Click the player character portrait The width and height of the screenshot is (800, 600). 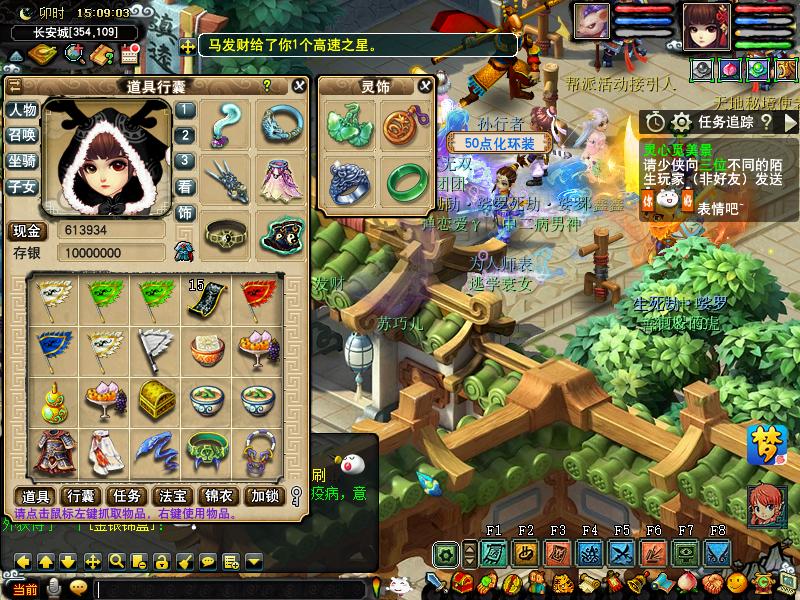pyautogui.click(x=708, y=25)
